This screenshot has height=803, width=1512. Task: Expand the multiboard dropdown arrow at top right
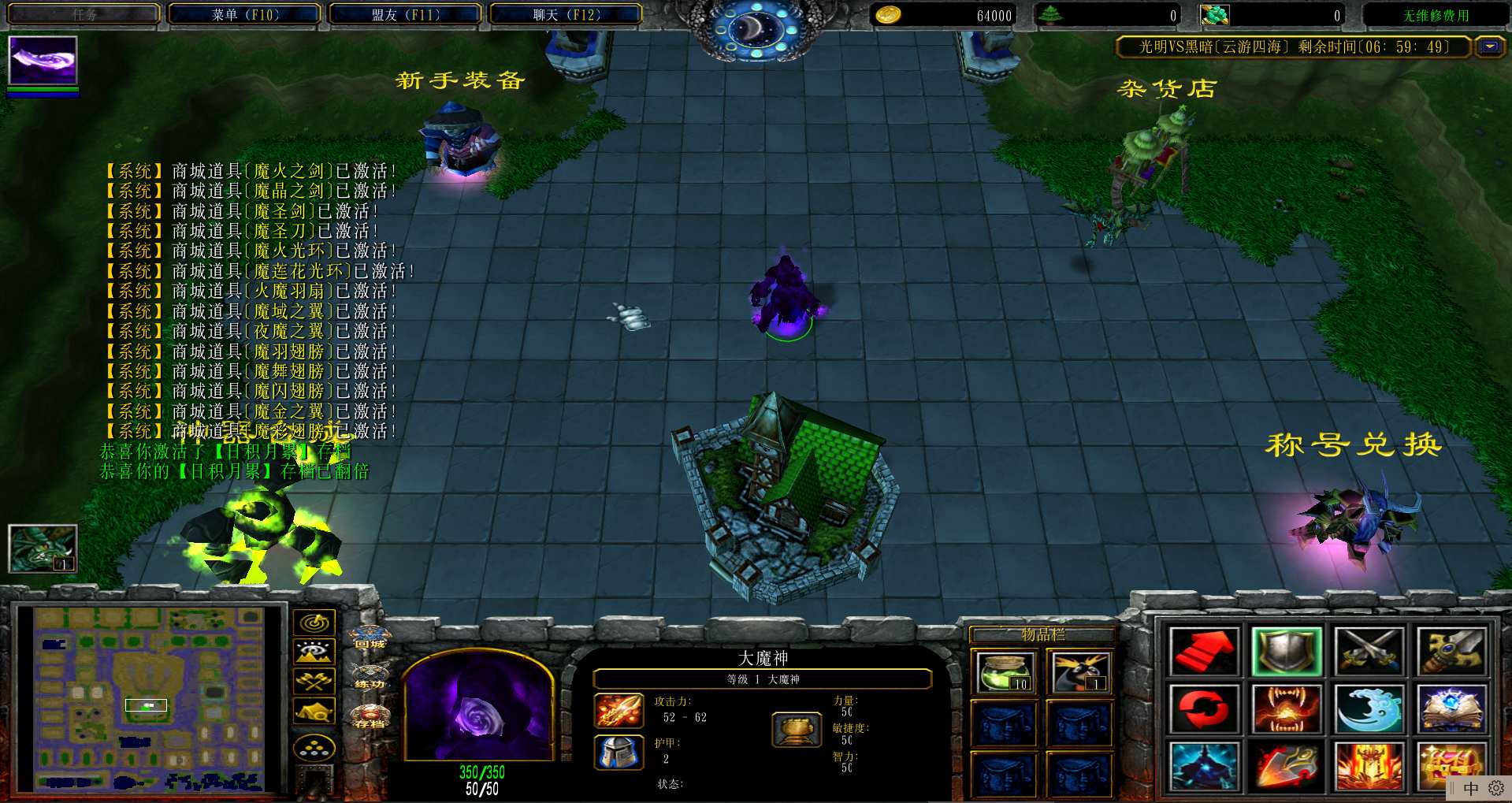[1489, 46]
